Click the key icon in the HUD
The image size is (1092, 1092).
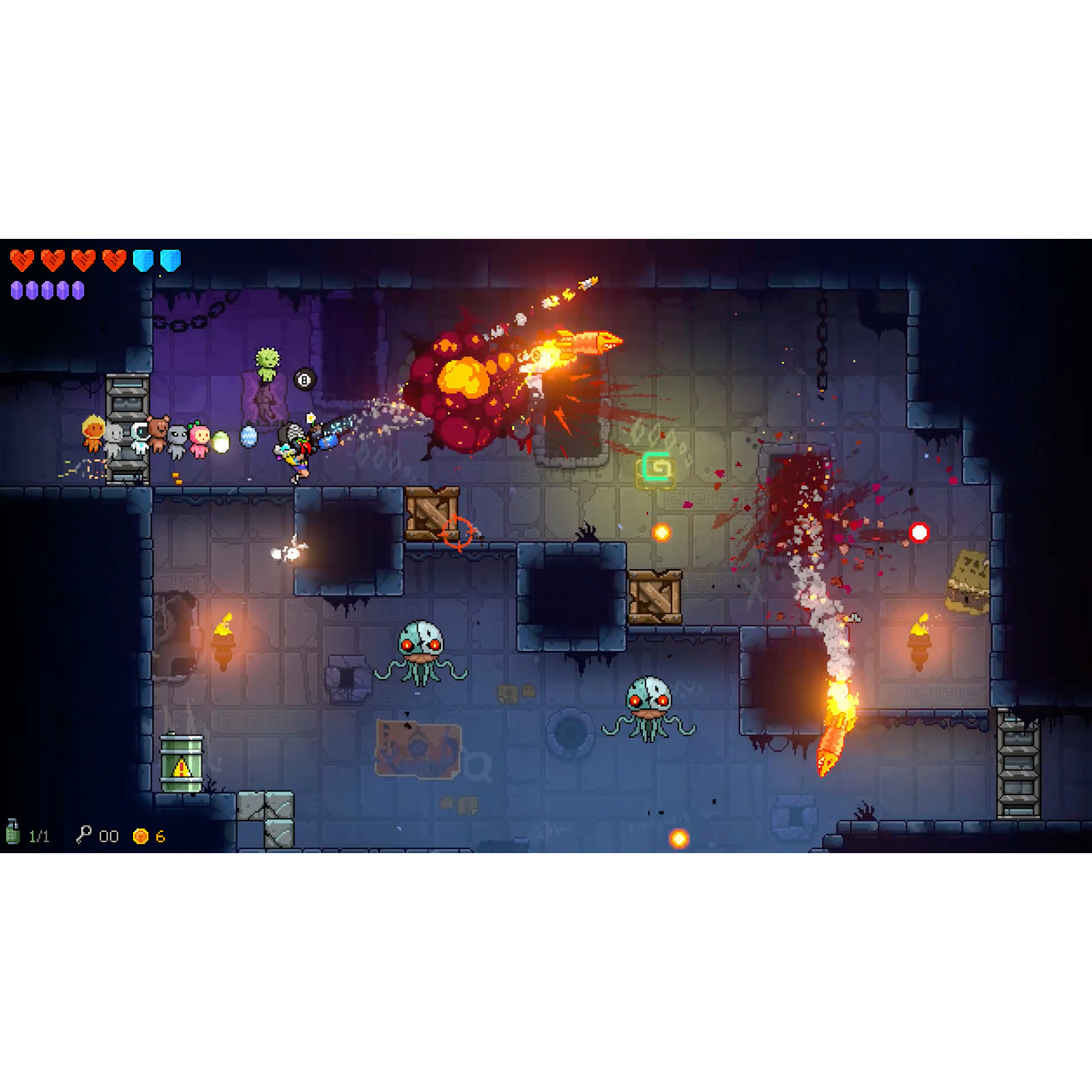[84, 835]
